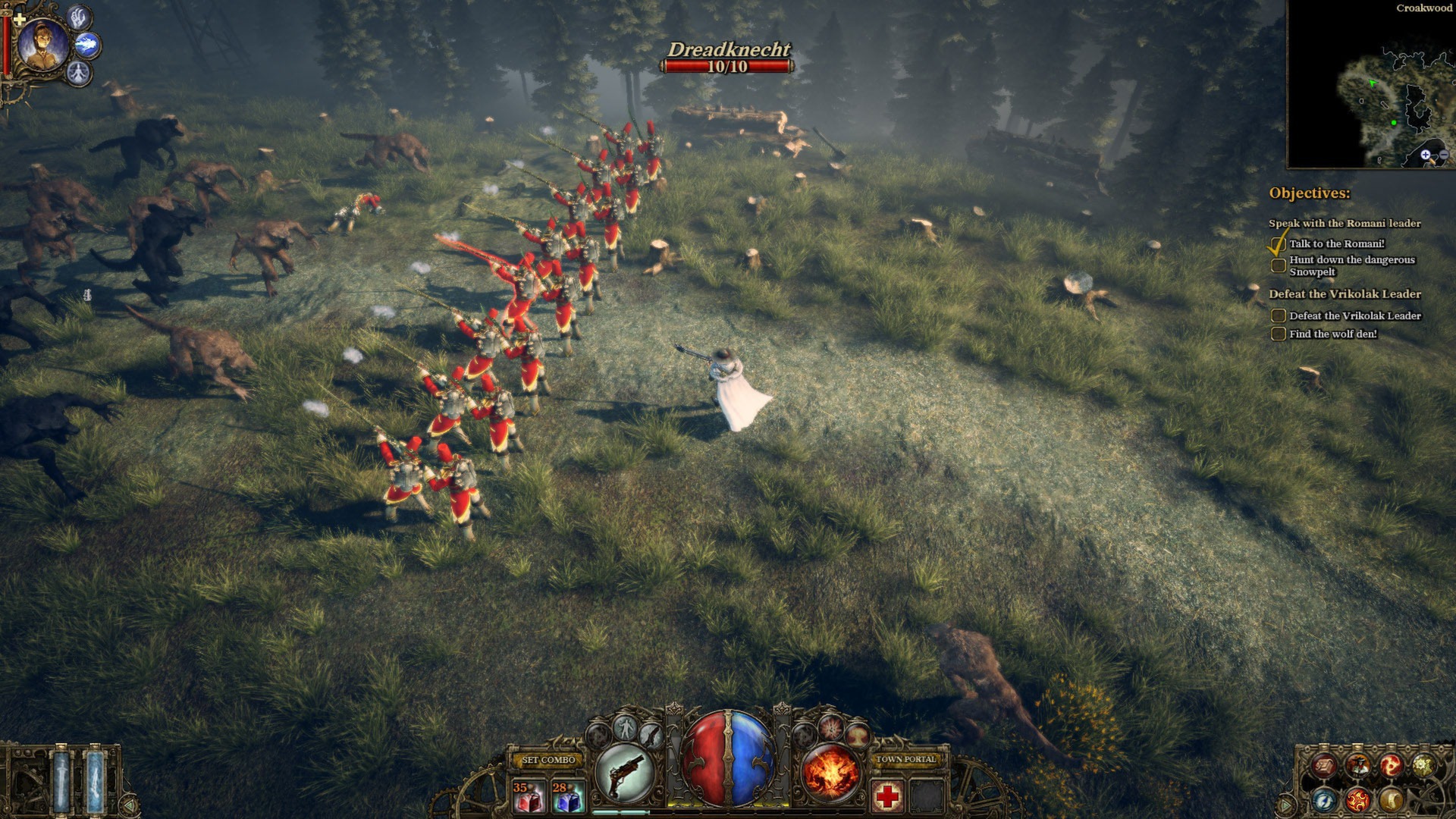The width and height of the screenshot is (1456, 819).
Task: Check the 'Find the wolf den!' objective
Action: click(1279, 334)
